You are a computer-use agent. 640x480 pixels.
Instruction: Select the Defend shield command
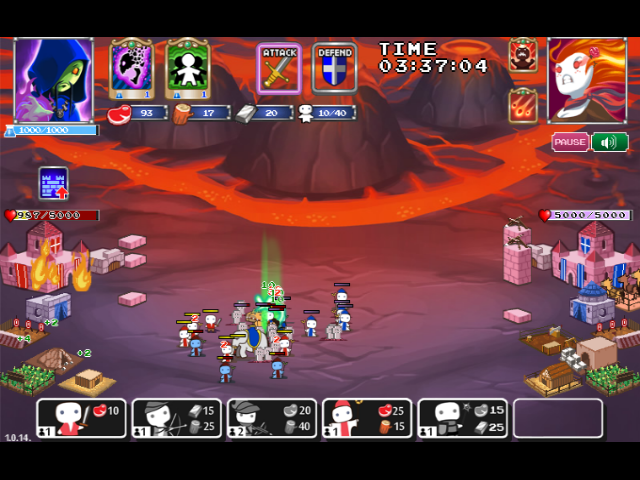[335, 69]
